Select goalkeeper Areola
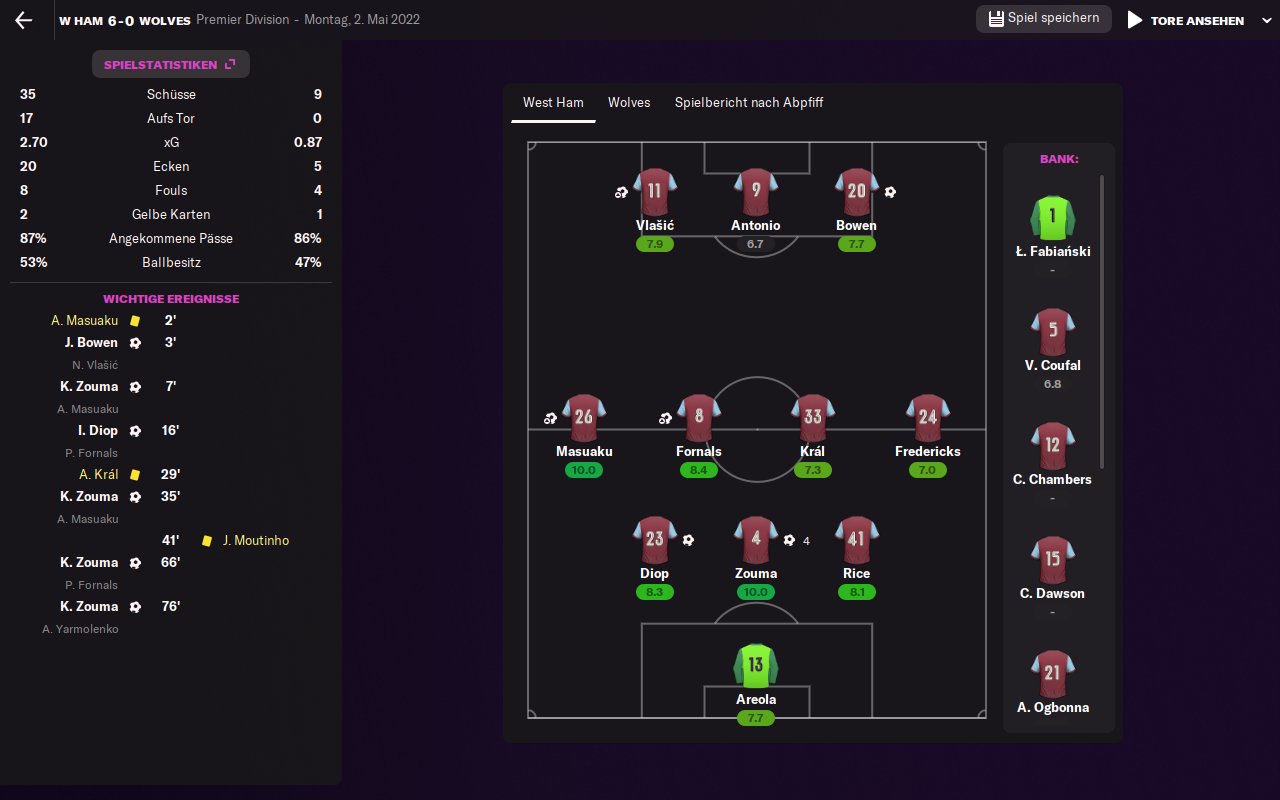Image resolution: width=1280 pixels, height=800 pixels. [755, 666]
